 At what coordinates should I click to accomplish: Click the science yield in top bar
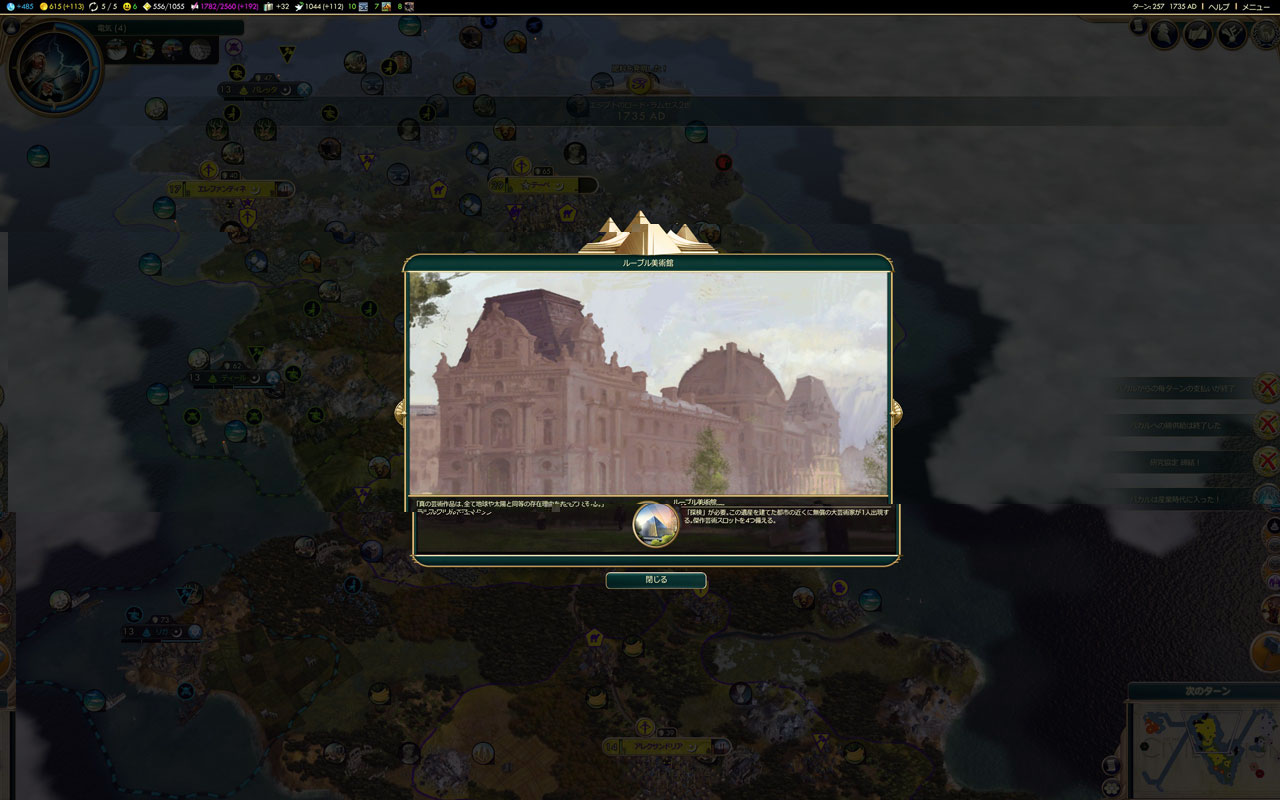(18, 6)
